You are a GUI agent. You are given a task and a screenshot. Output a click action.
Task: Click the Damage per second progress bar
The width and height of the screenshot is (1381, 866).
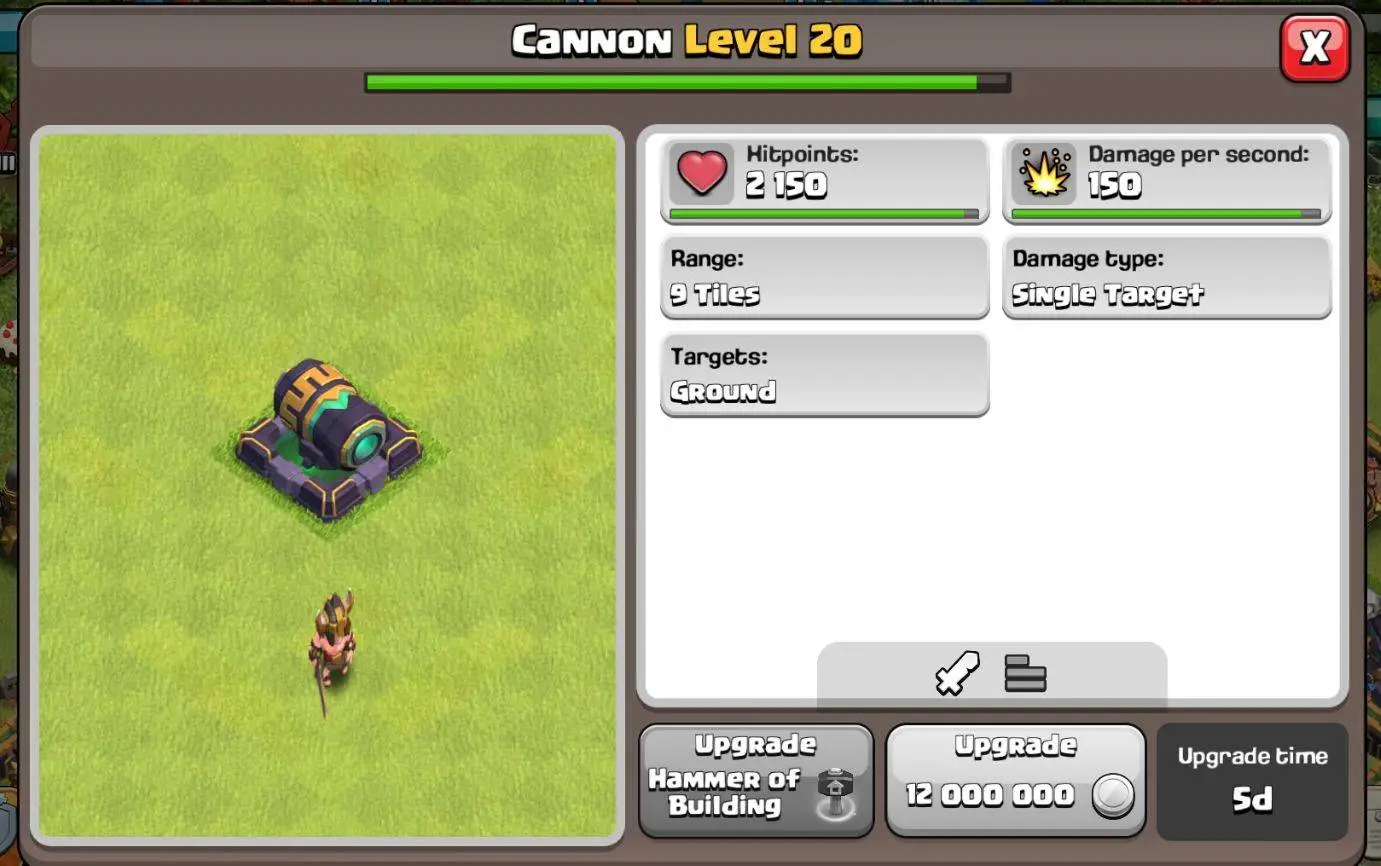pyautogui.click(x=1166, y=213)
